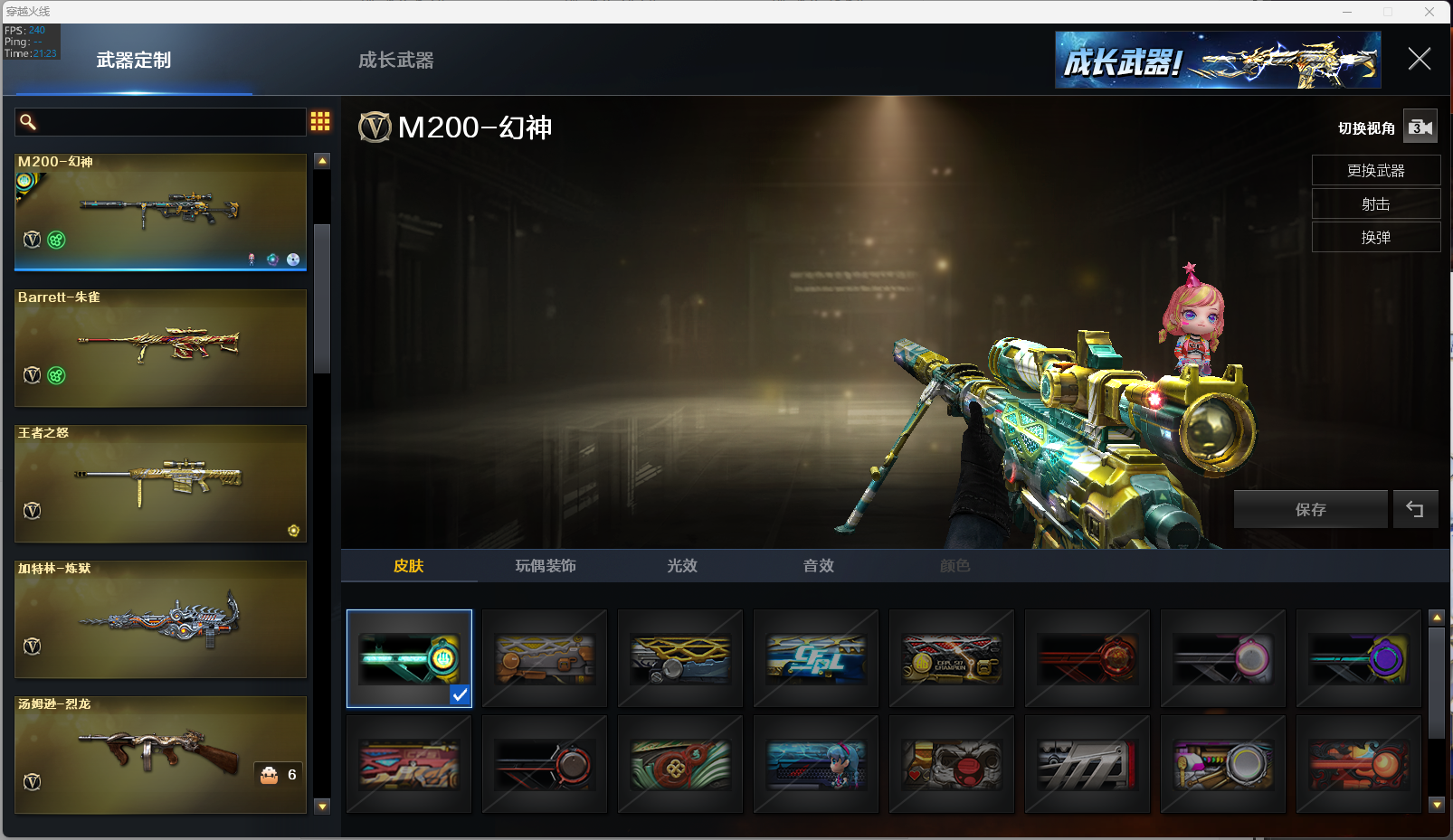This screenshot has width=1453, height=840.
Task: Click the 更换武器 button
Action: pyautogui.click(x=1375, y=171)
